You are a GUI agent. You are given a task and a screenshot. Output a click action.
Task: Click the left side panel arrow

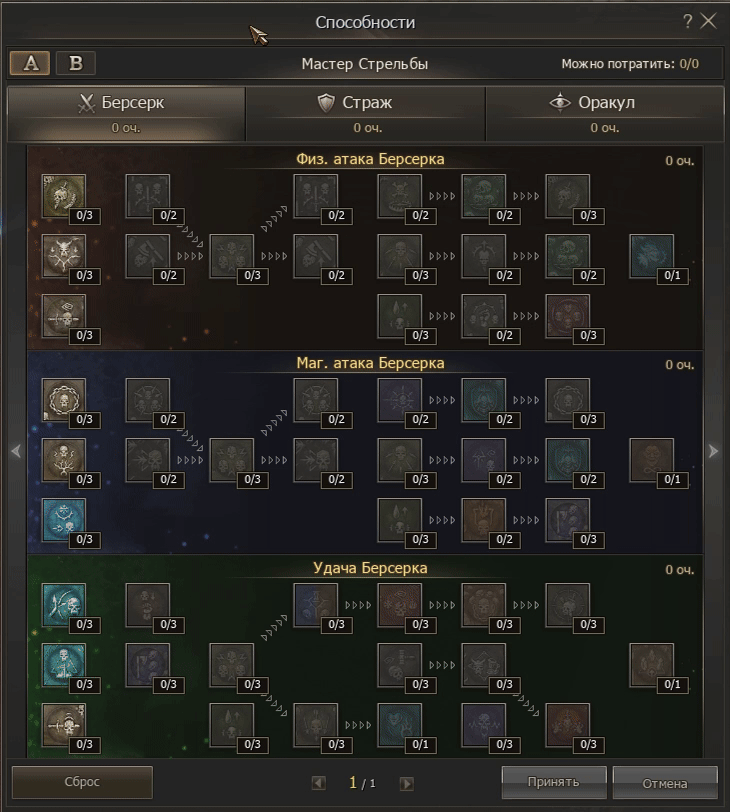15,451
